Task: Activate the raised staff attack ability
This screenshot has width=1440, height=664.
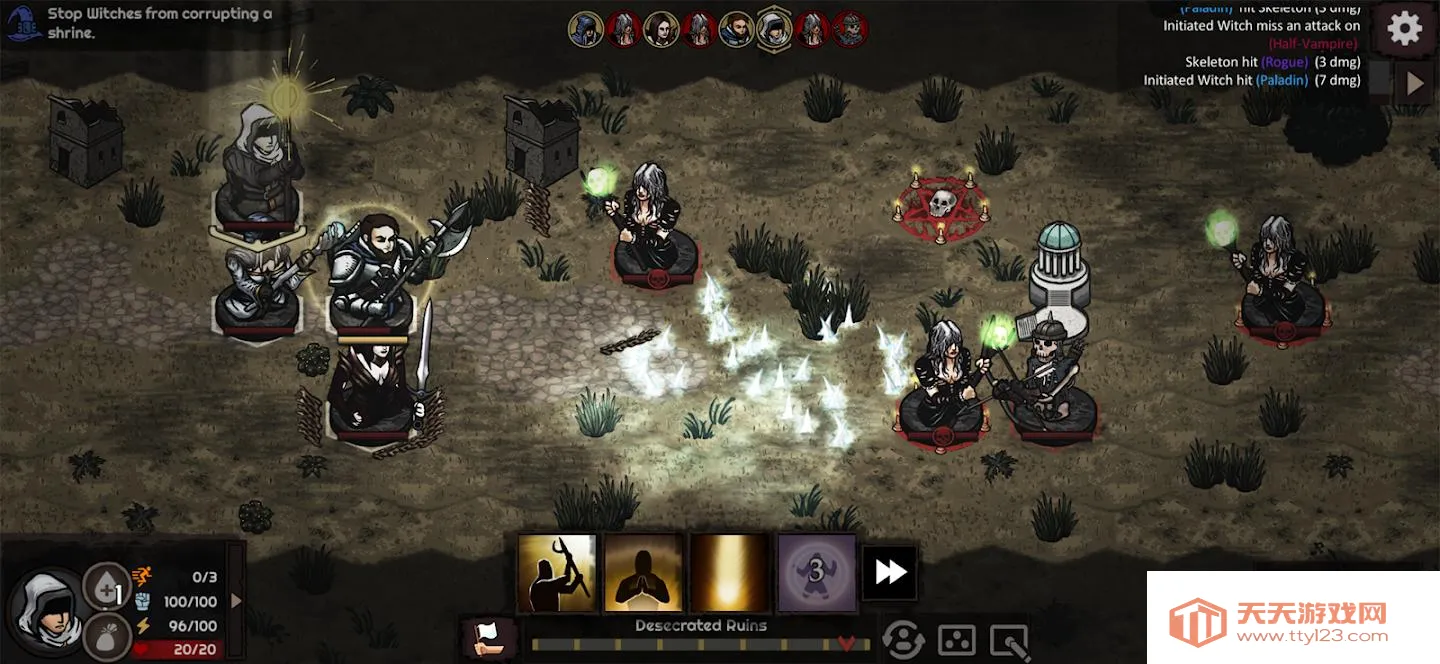Action: click(557, 573)
